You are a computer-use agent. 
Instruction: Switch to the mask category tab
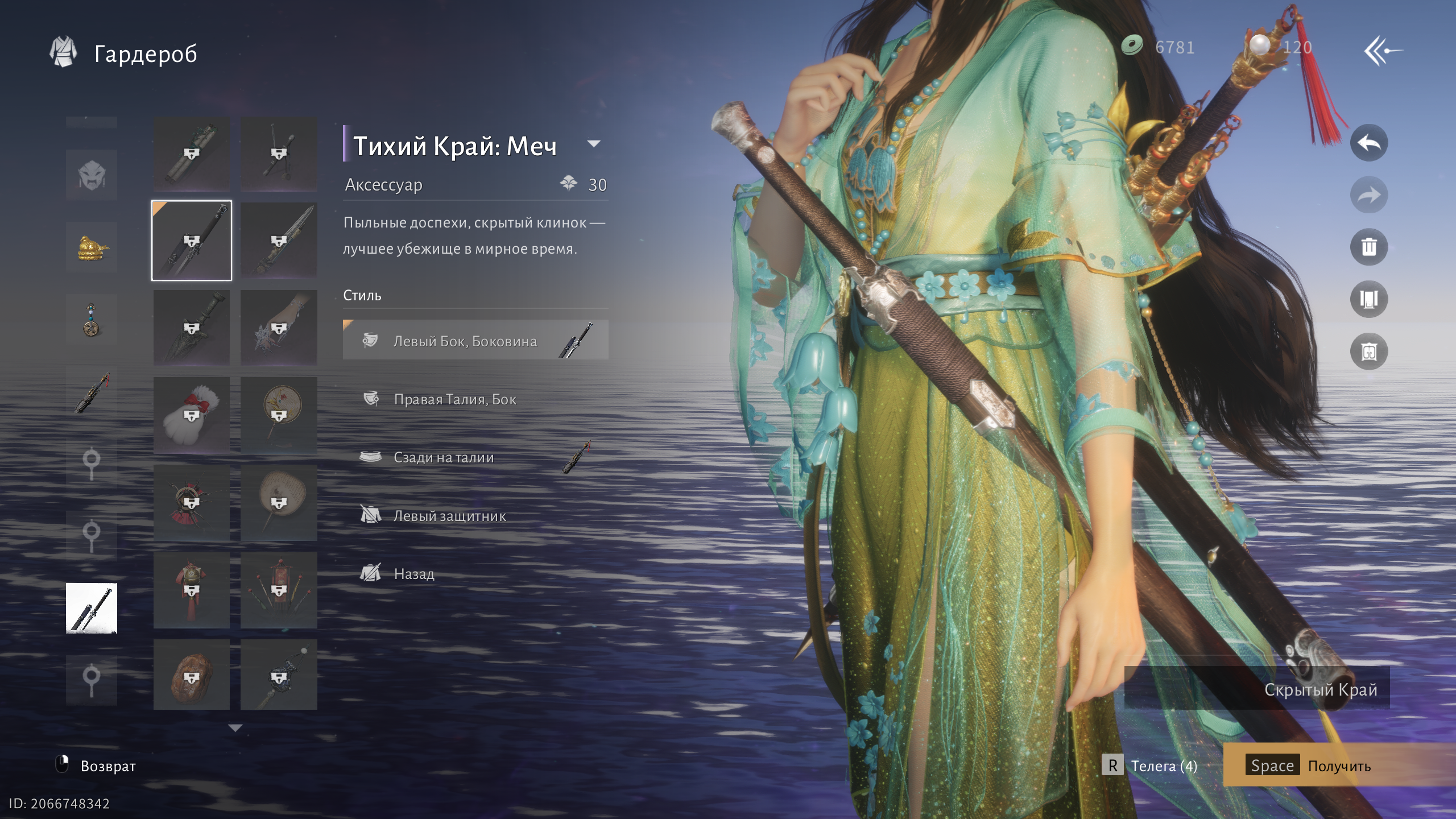[92, 175]
